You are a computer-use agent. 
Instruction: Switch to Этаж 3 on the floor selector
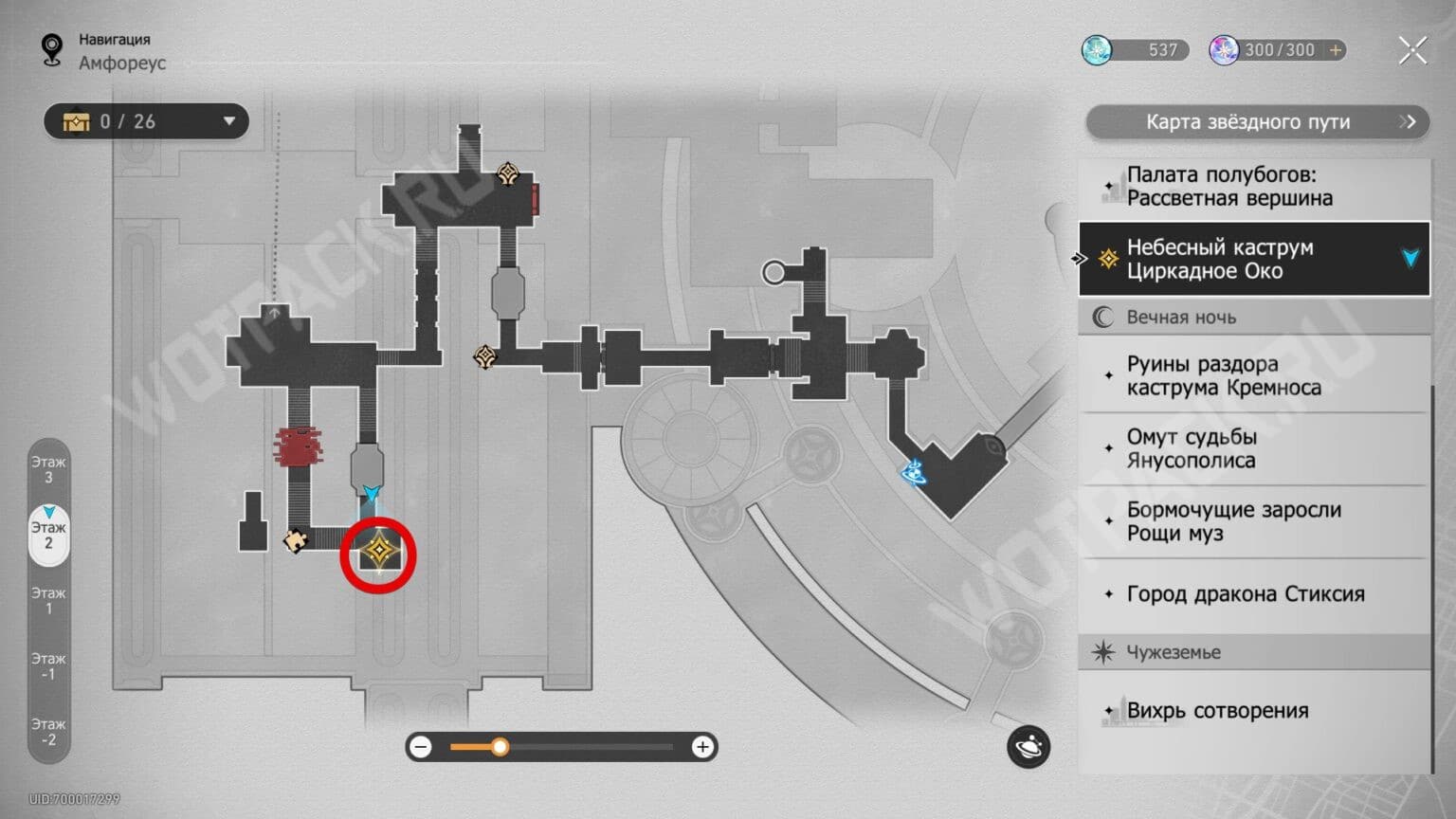(48, 470)
